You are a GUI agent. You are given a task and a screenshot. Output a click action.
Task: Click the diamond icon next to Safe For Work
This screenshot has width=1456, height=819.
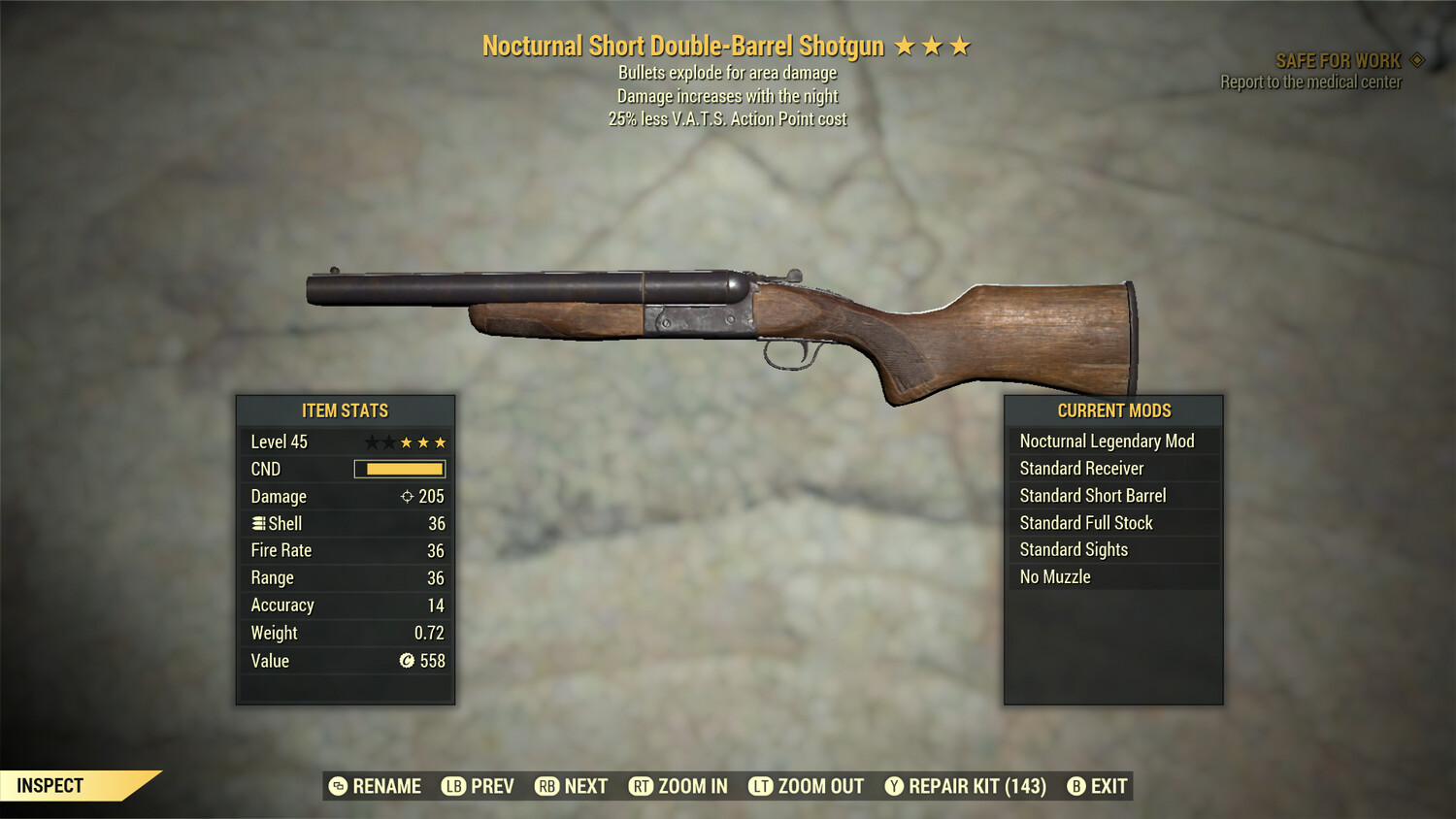[1418, 59]
